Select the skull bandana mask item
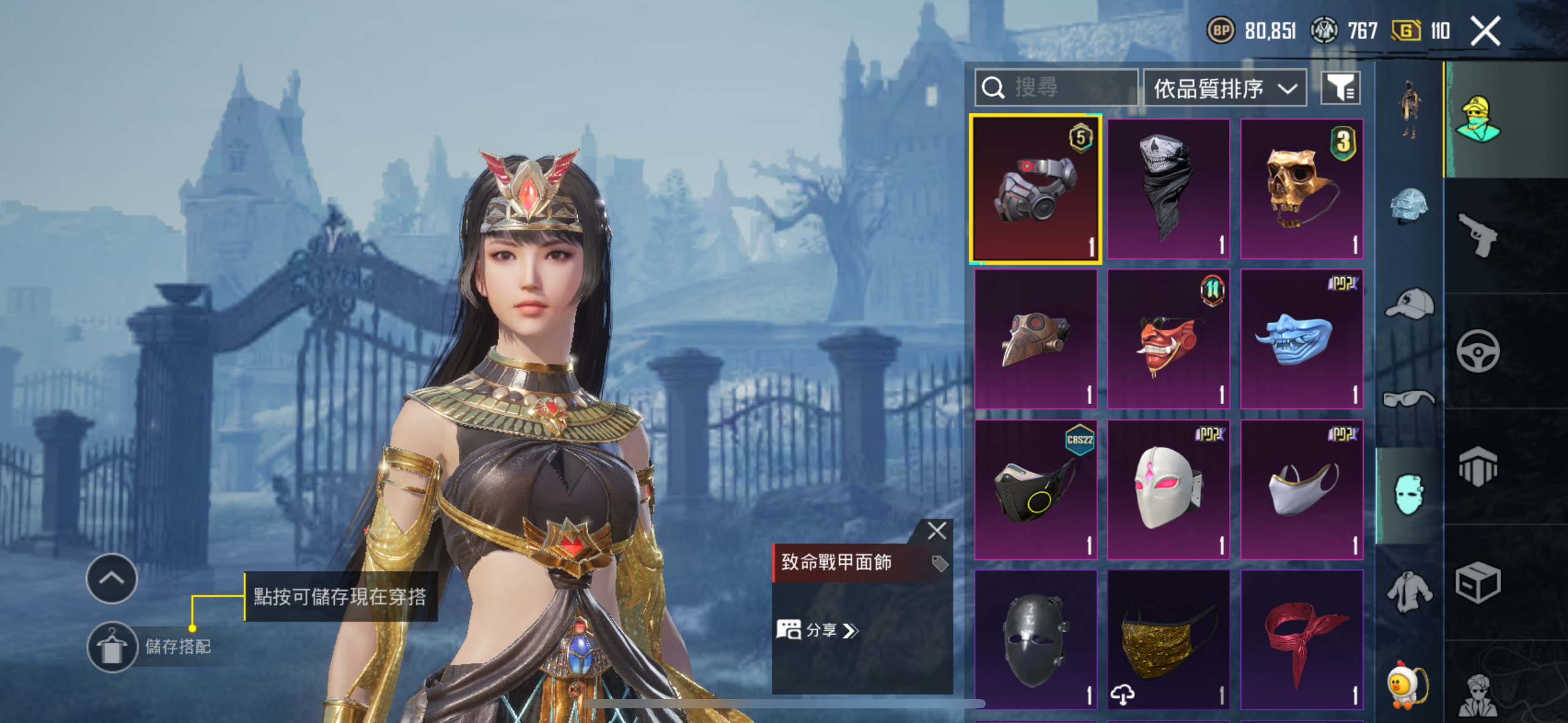Image resolution: width=1568 pixels, height=723 pixels. [1168, 189]
